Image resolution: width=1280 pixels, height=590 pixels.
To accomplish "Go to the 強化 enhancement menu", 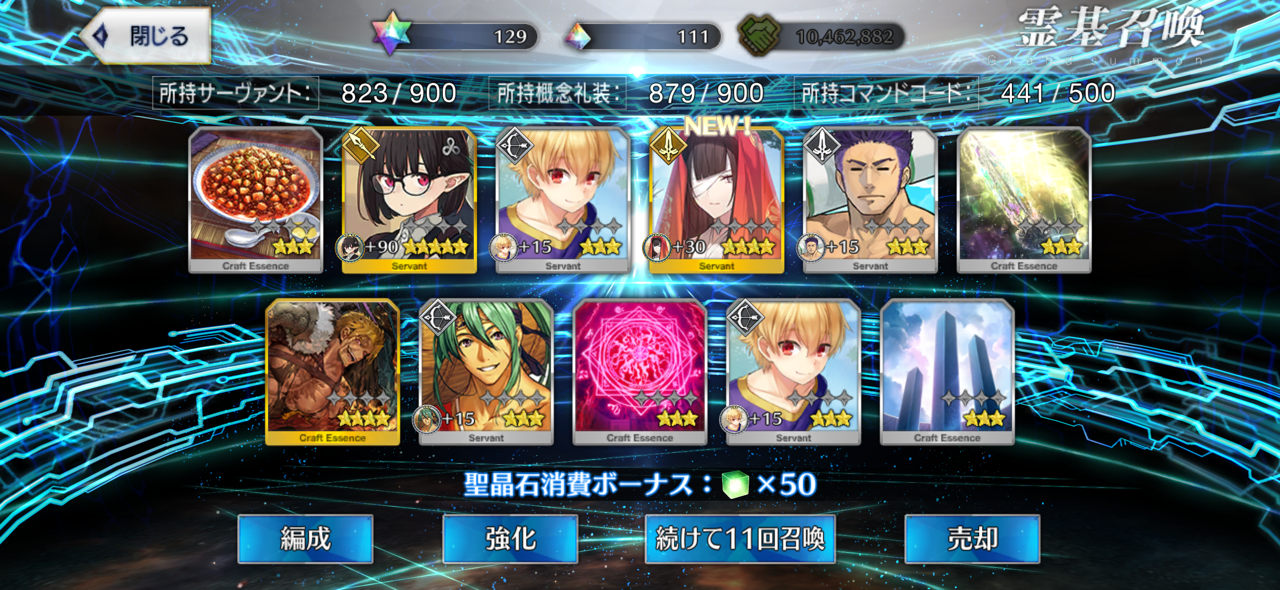I will click(510, 539).
